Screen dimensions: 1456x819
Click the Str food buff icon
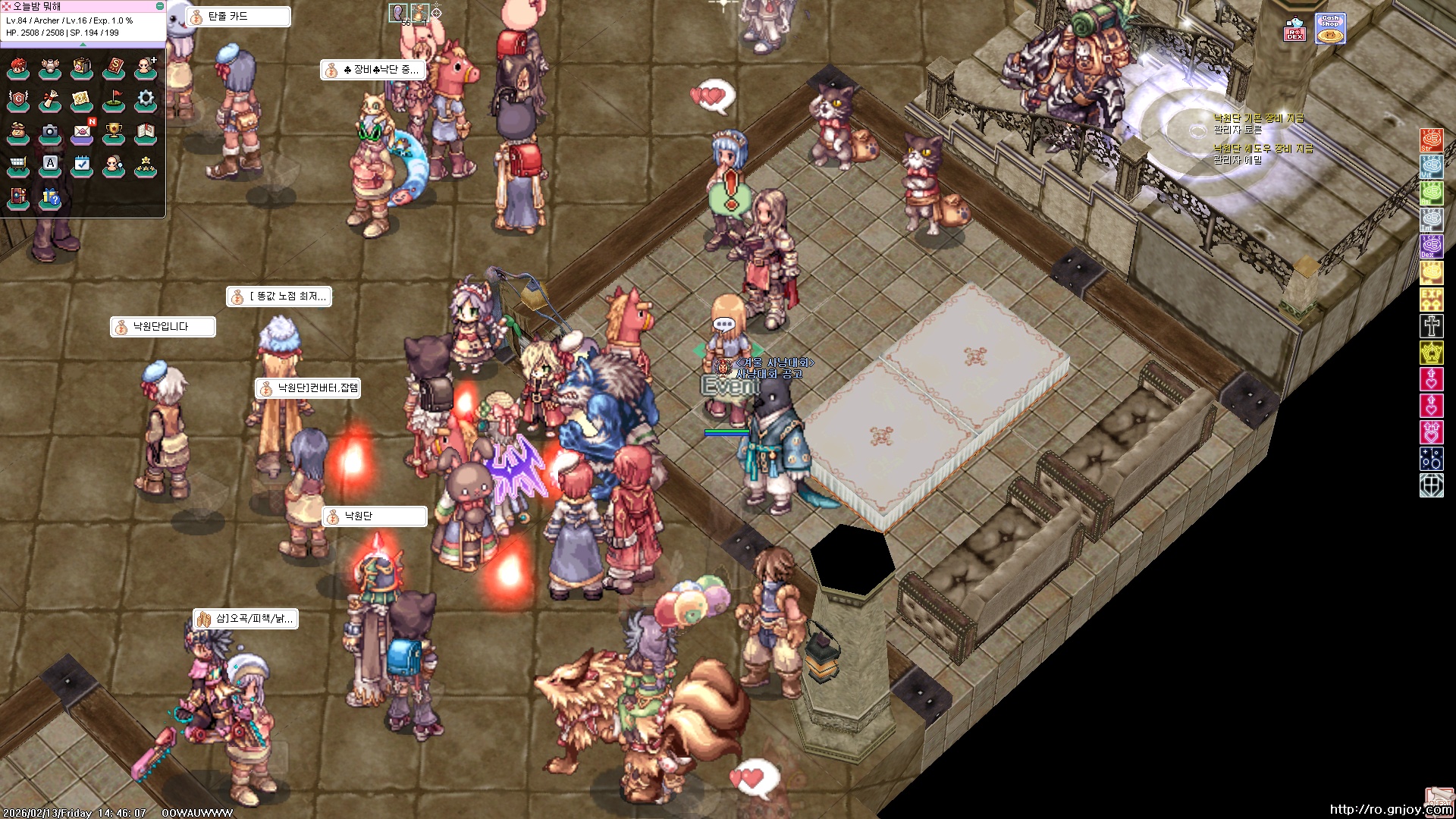[1431, 140]
